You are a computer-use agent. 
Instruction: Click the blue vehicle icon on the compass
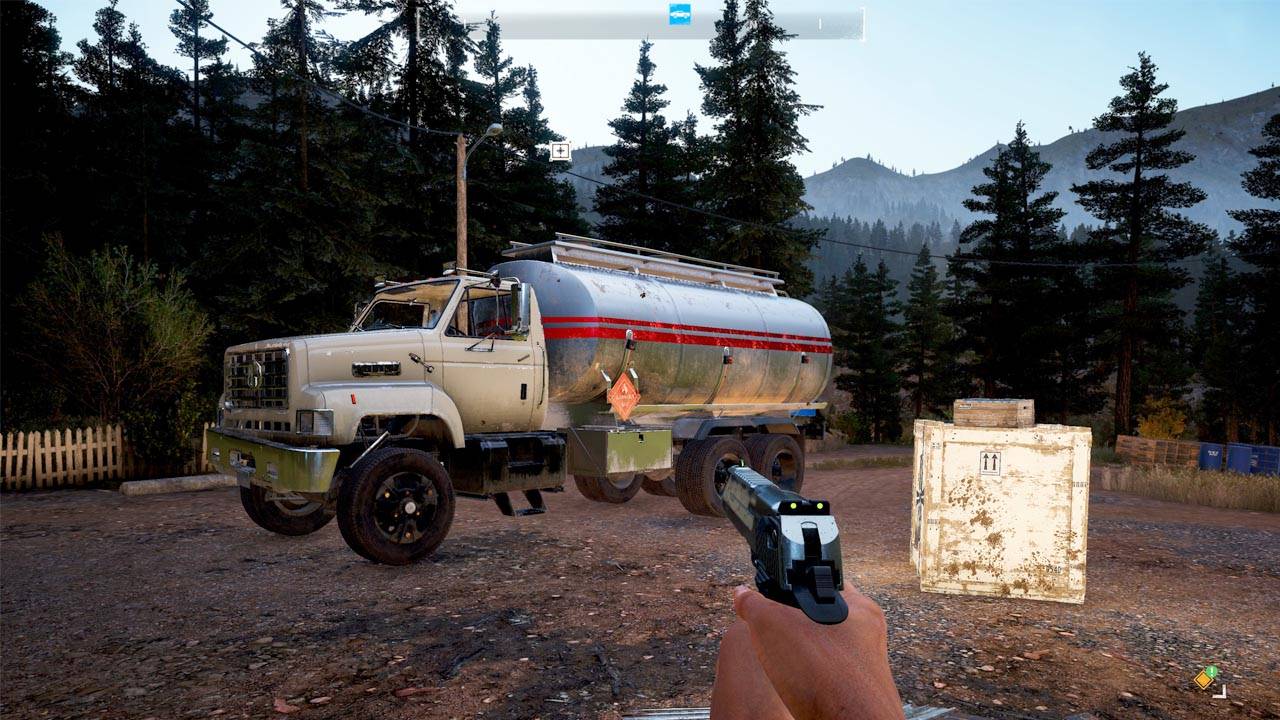680,14
